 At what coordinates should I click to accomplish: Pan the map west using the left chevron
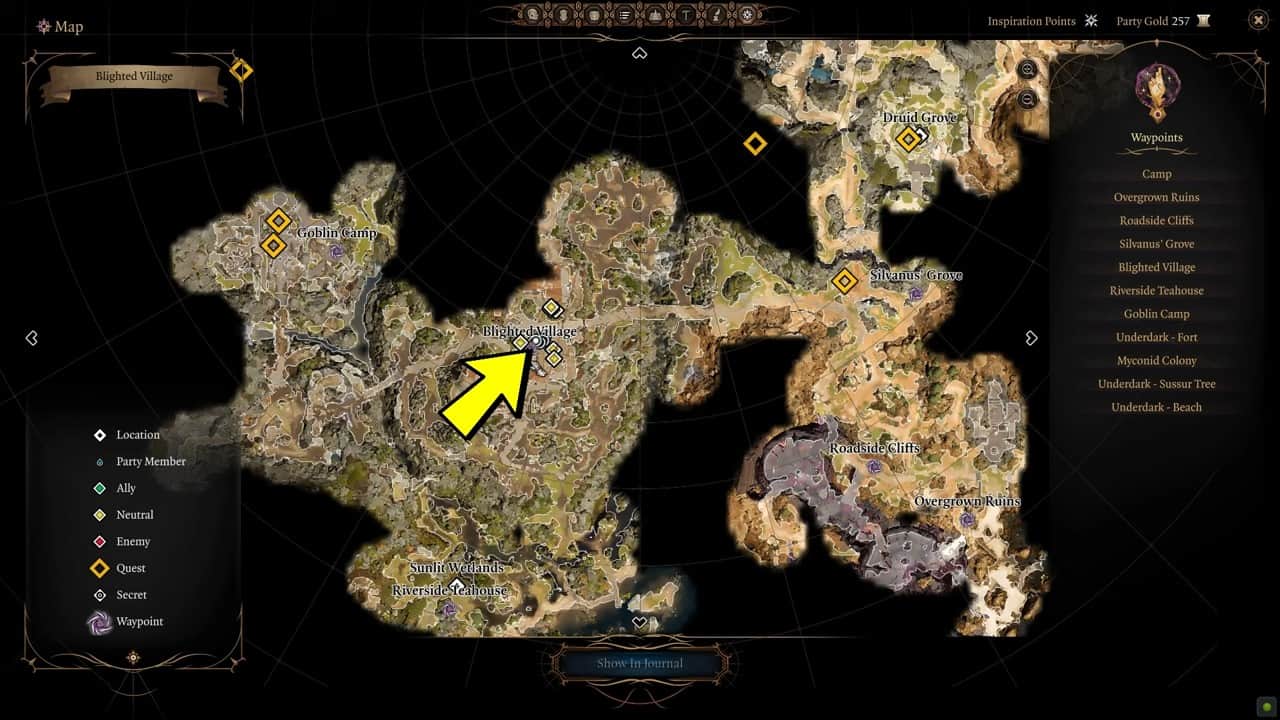32,338
